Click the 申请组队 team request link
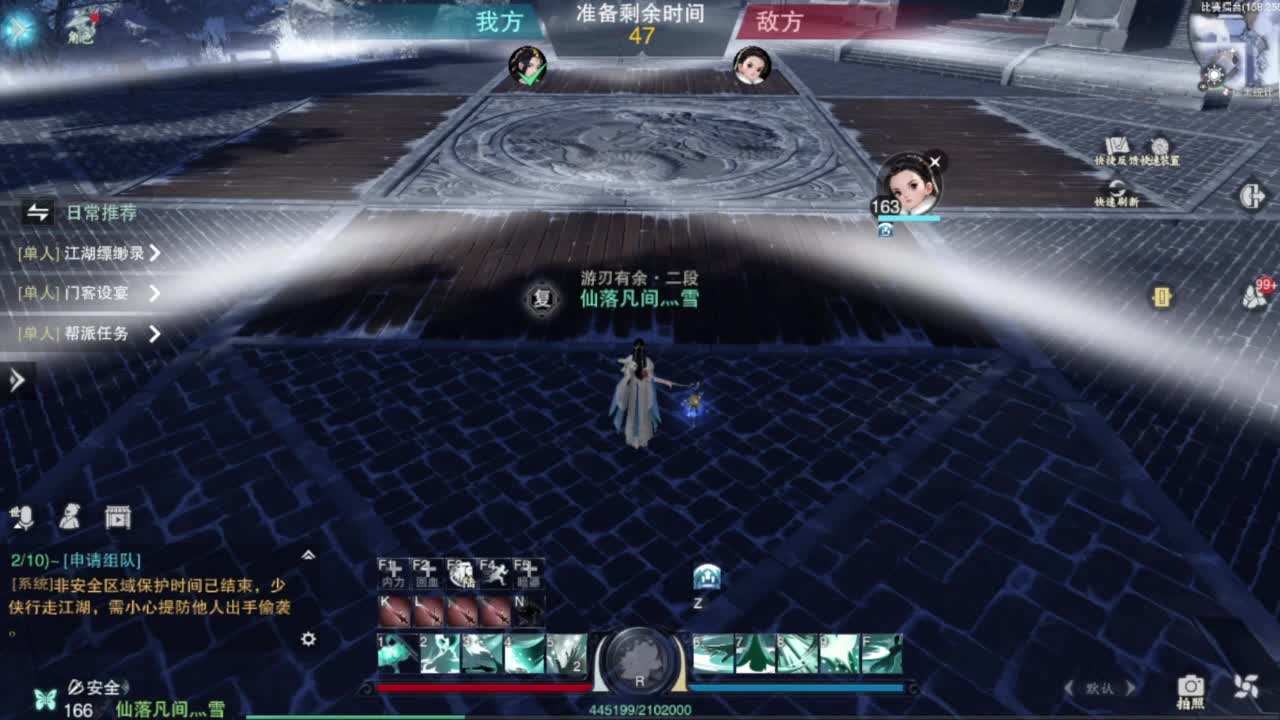Screen dimensions: 1280x720 (x=100, y=560)
